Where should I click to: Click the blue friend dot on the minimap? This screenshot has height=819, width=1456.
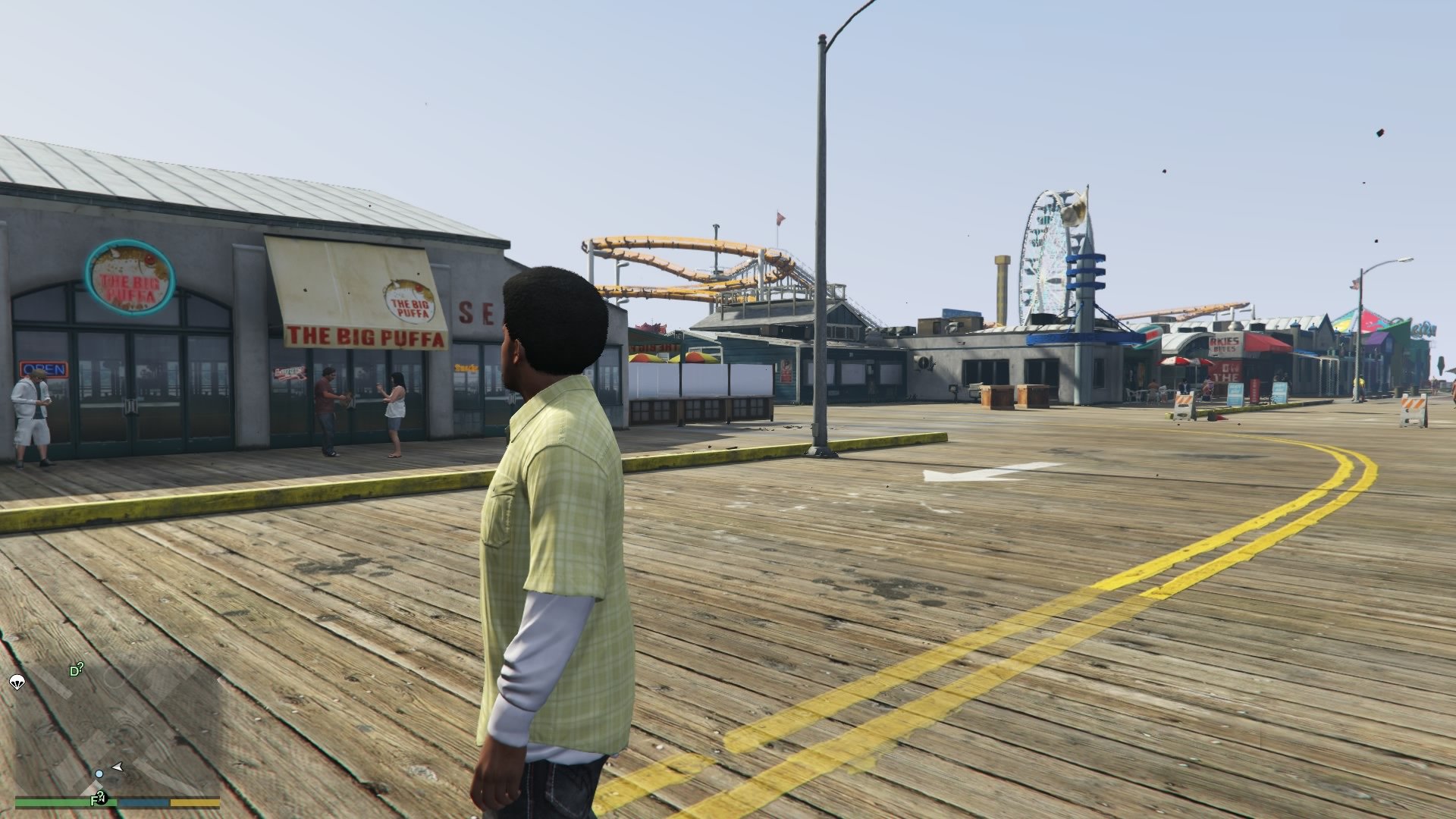pos(99,774)
